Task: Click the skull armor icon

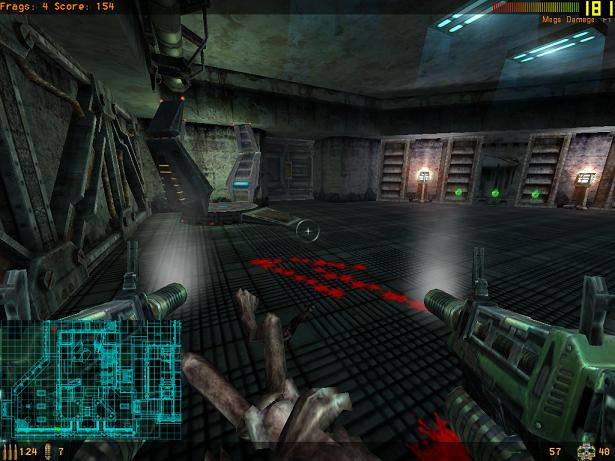Action: (x=586, y=452)
